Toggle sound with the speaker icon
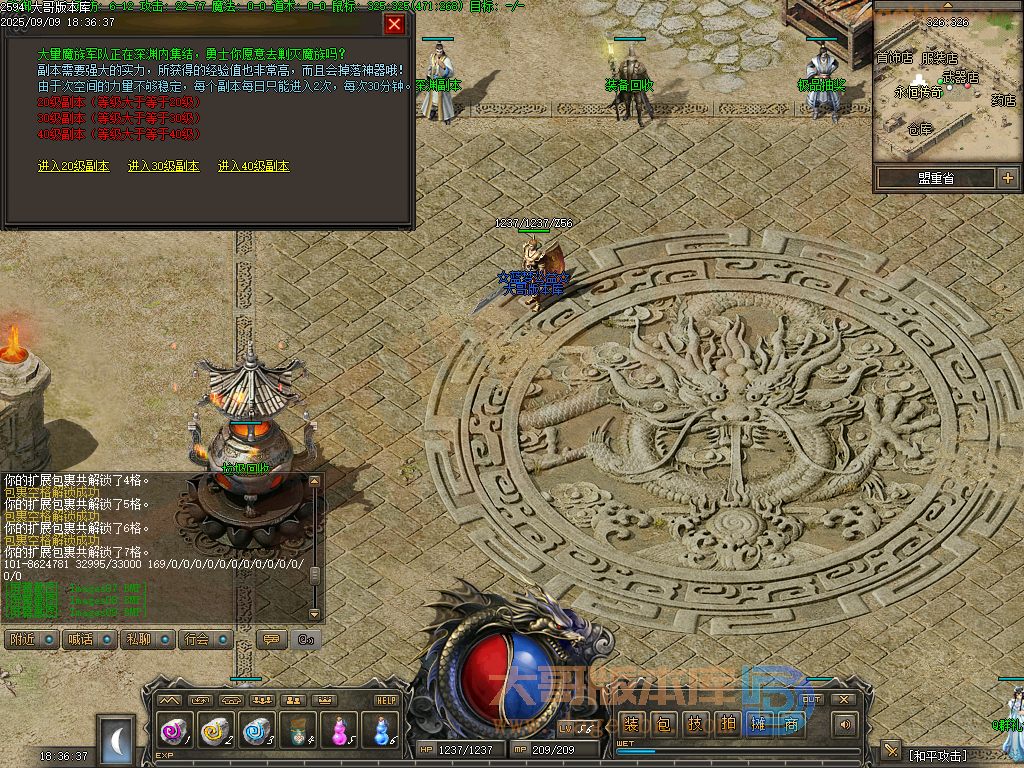 846,724
